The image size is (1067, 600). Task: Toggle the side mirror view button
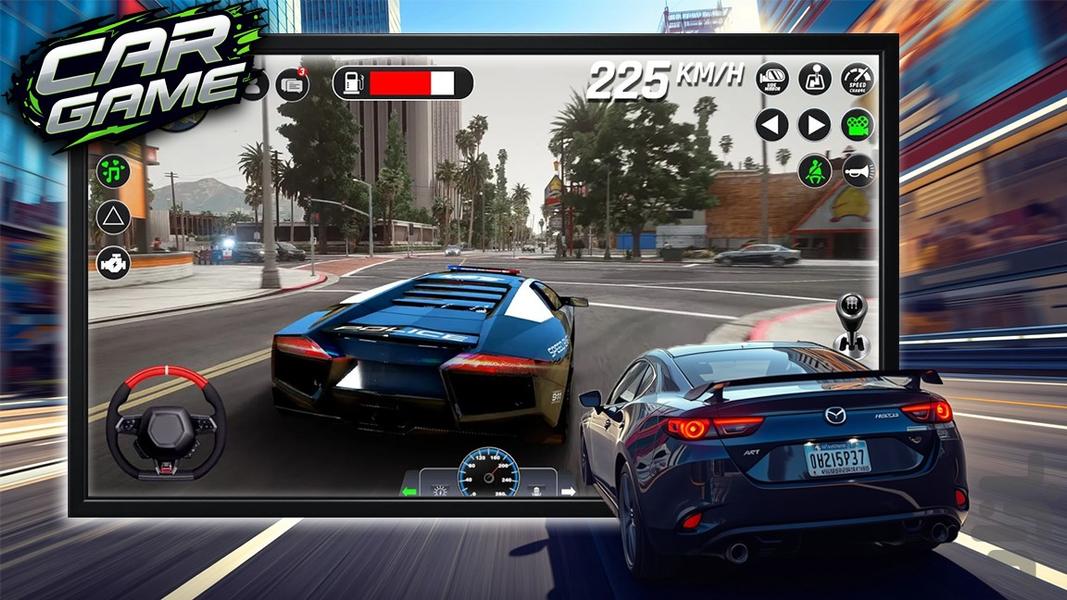pos(772,79)
